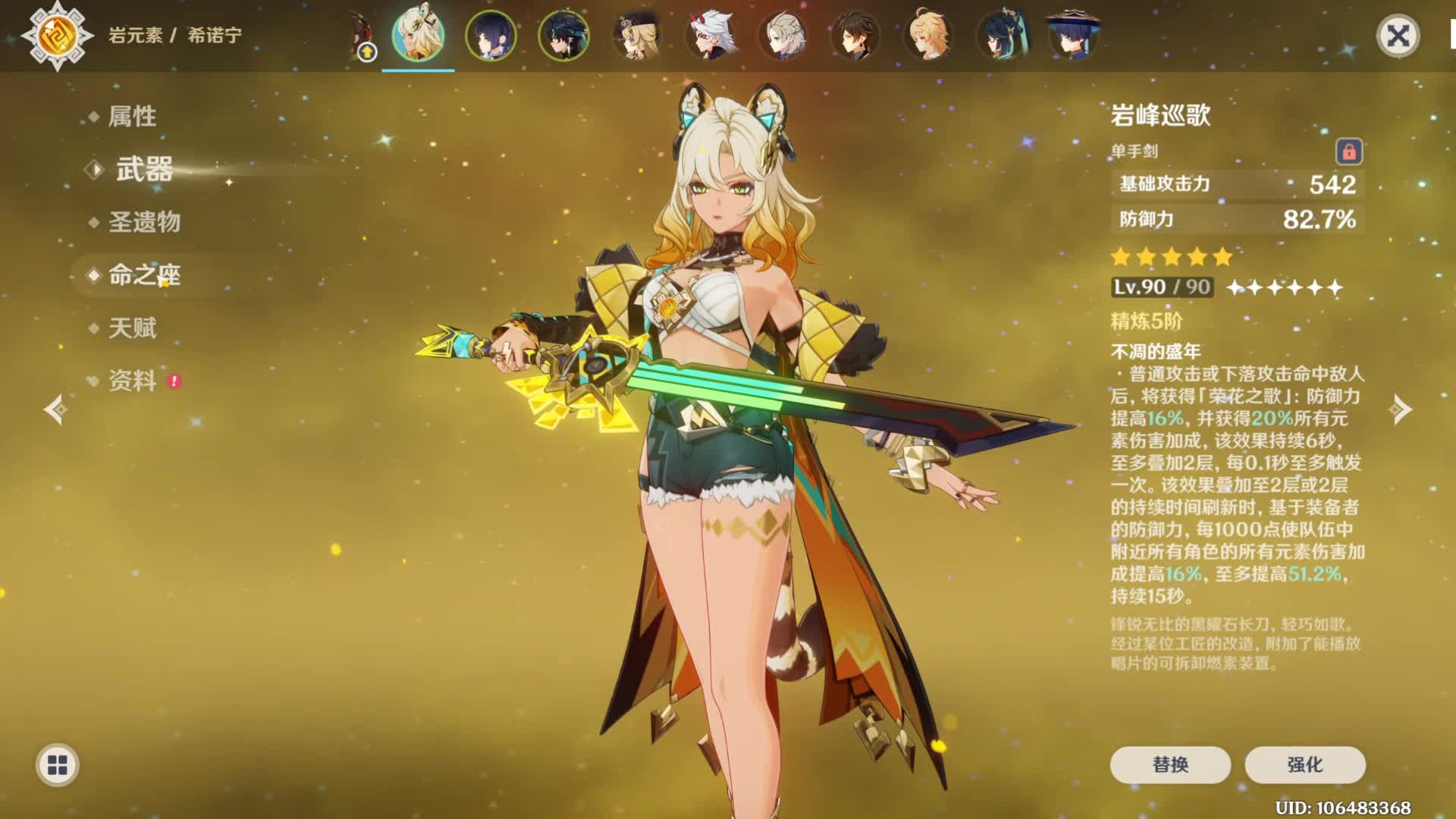Select Arataki Itto's white-haired horned portrait
The width and height of the screenshot is (1456, 819).
click(710, 36)
